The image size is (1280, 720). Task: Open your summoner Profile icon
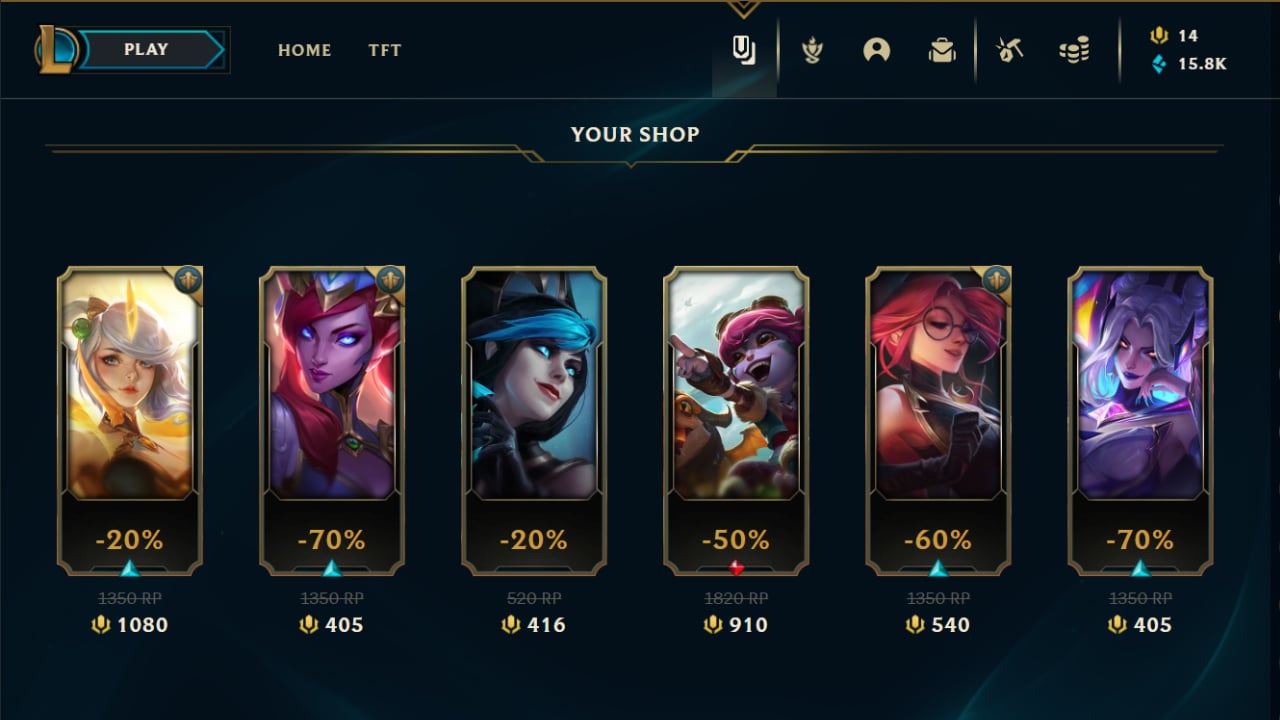click(x=877, y=50)
